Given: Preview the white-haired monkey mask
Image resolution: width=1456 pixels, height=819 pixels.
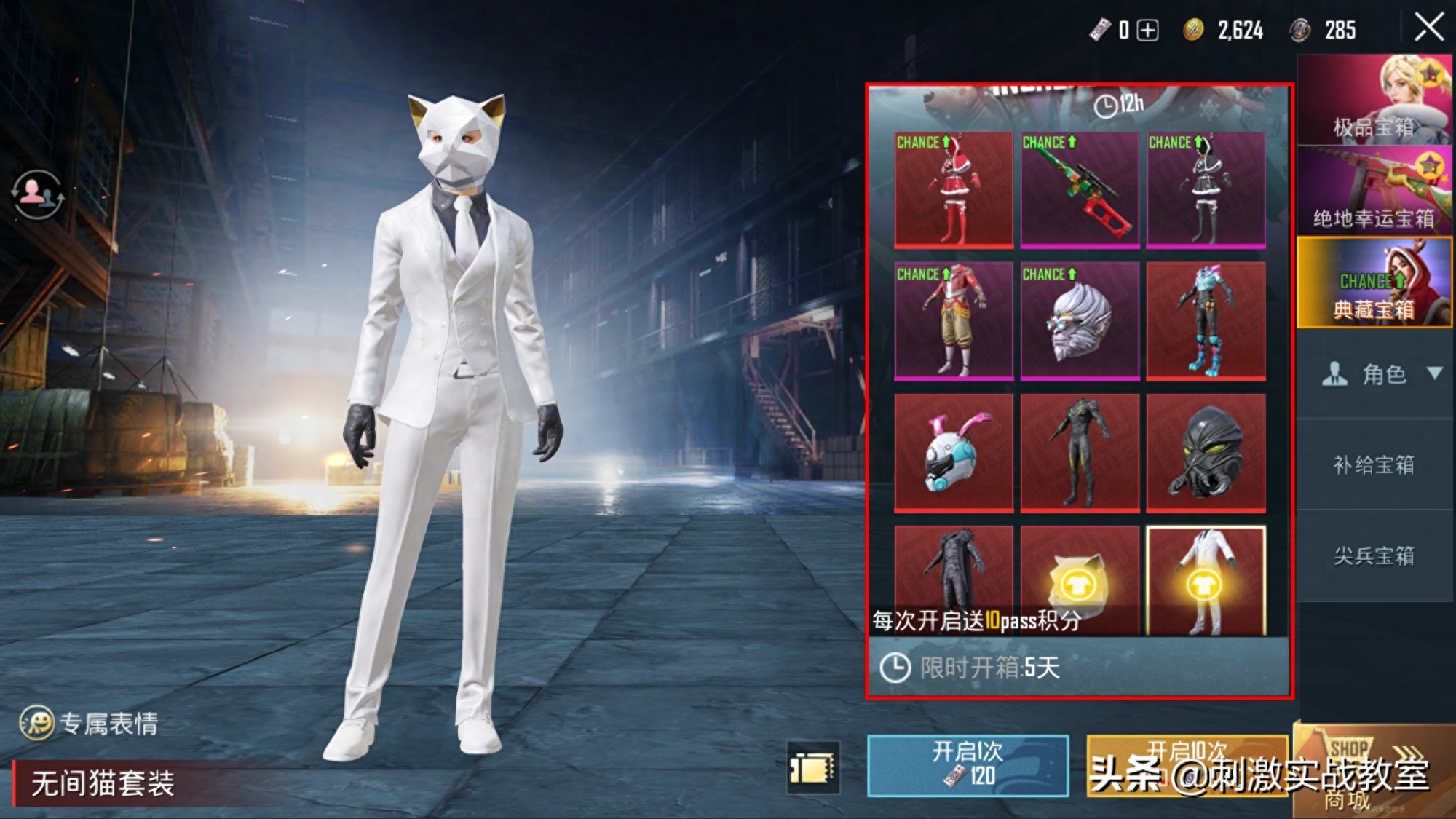Looking at the screenshot, I should click(x=1080, y=320).
